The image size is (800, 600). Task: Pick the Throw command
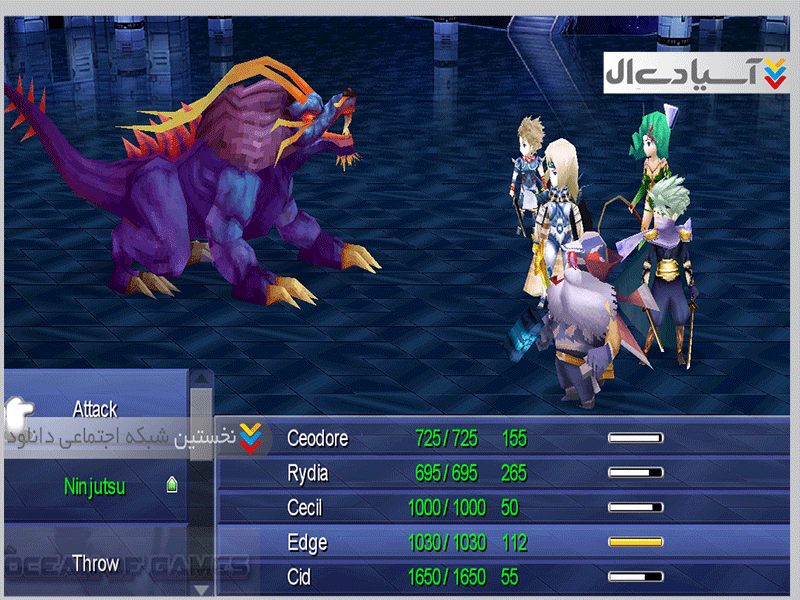tap(95, 564)
